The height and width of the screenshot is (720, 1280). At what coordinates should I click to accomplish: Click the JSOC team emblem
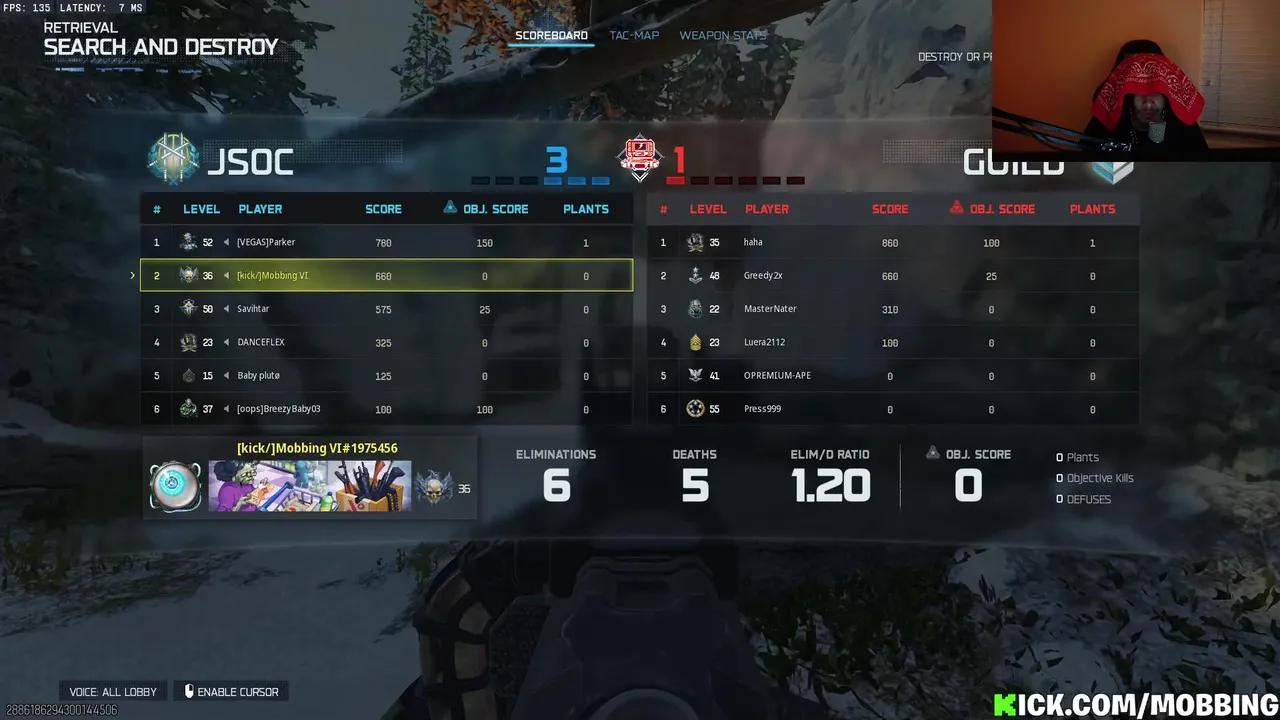click(x=173, y=160)
